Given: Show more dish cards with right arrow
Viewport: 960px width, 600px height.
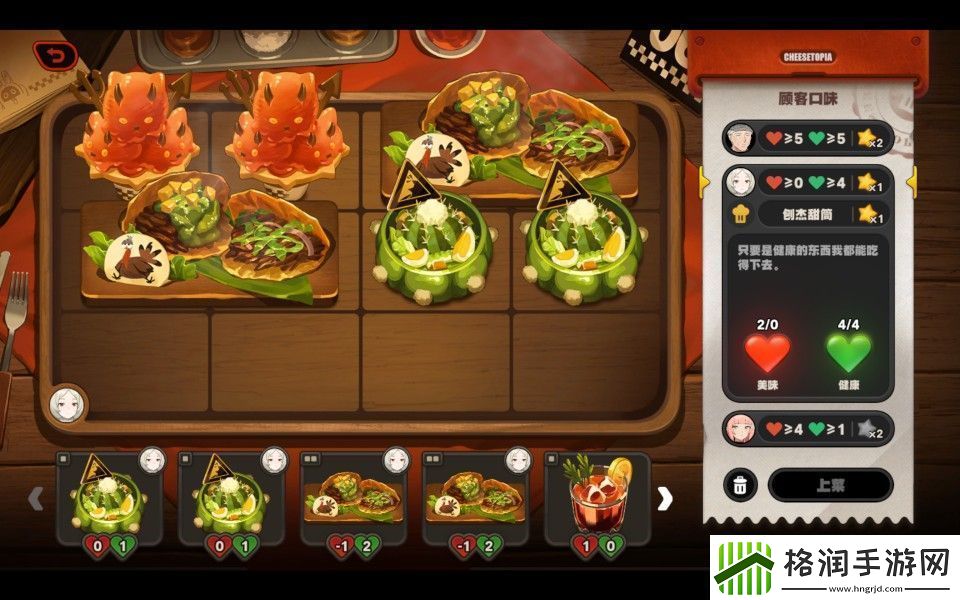Looking at the screenshot, I should click(665, 498).
